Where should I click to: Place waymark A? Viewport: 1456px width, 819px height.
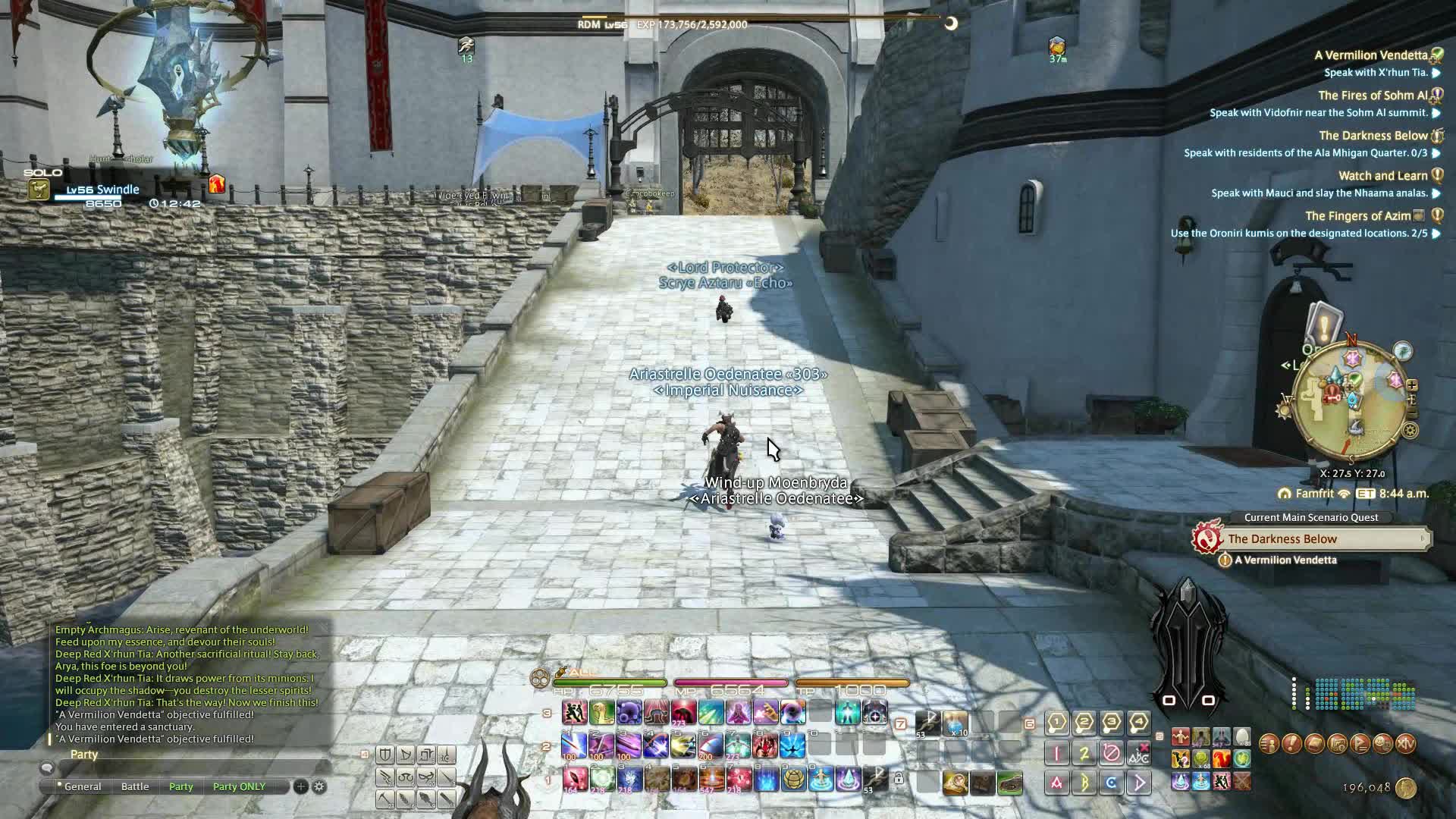click(1056, 783)
